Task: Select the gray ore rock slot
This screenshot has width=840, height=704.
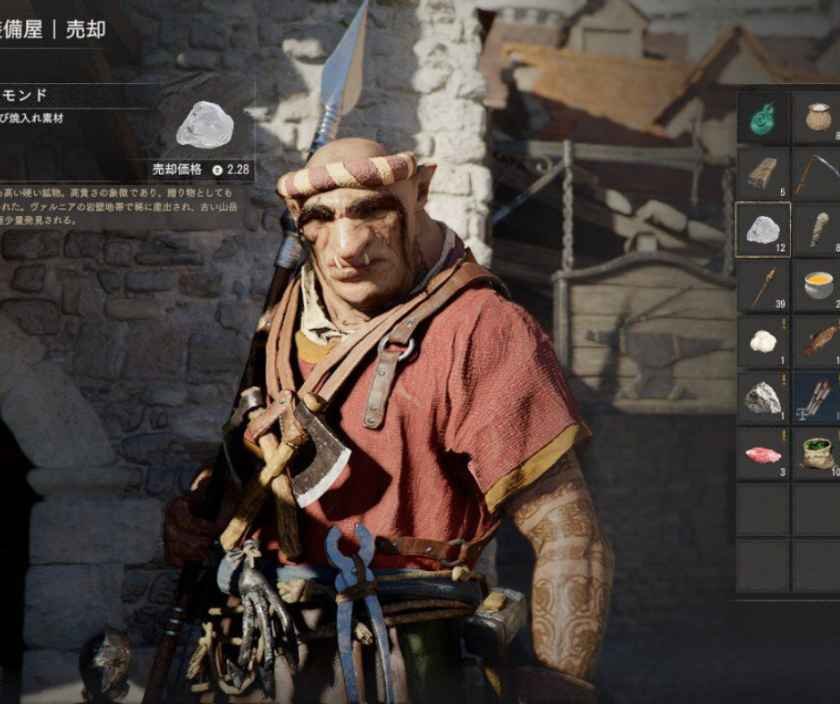Action: (x=763, y=397)
